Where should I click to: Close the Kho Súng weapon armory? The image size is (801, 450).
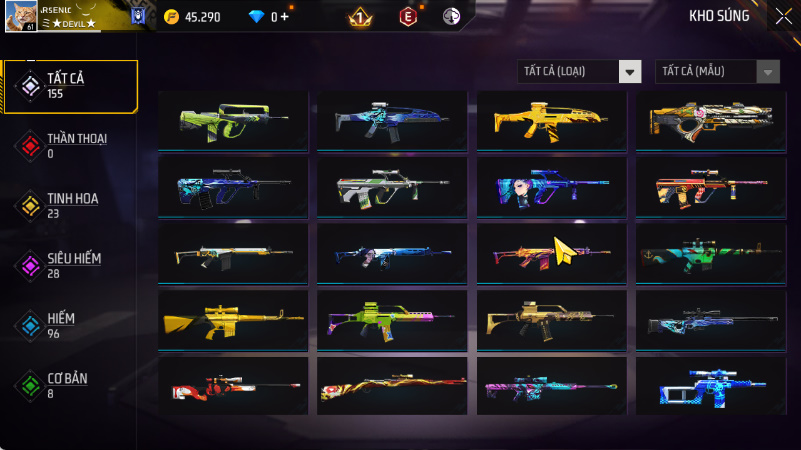coord(783,16)
